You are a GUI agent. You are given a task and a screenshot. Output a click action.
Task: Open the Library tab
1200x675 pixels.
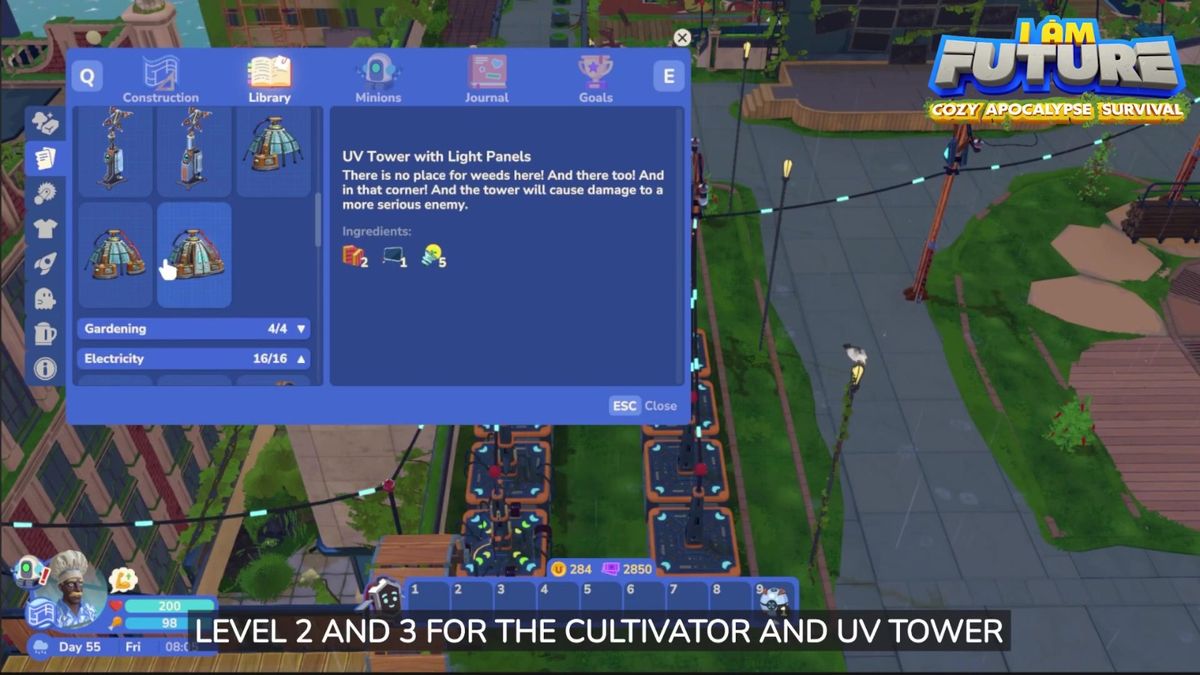[x=269, y=79]
